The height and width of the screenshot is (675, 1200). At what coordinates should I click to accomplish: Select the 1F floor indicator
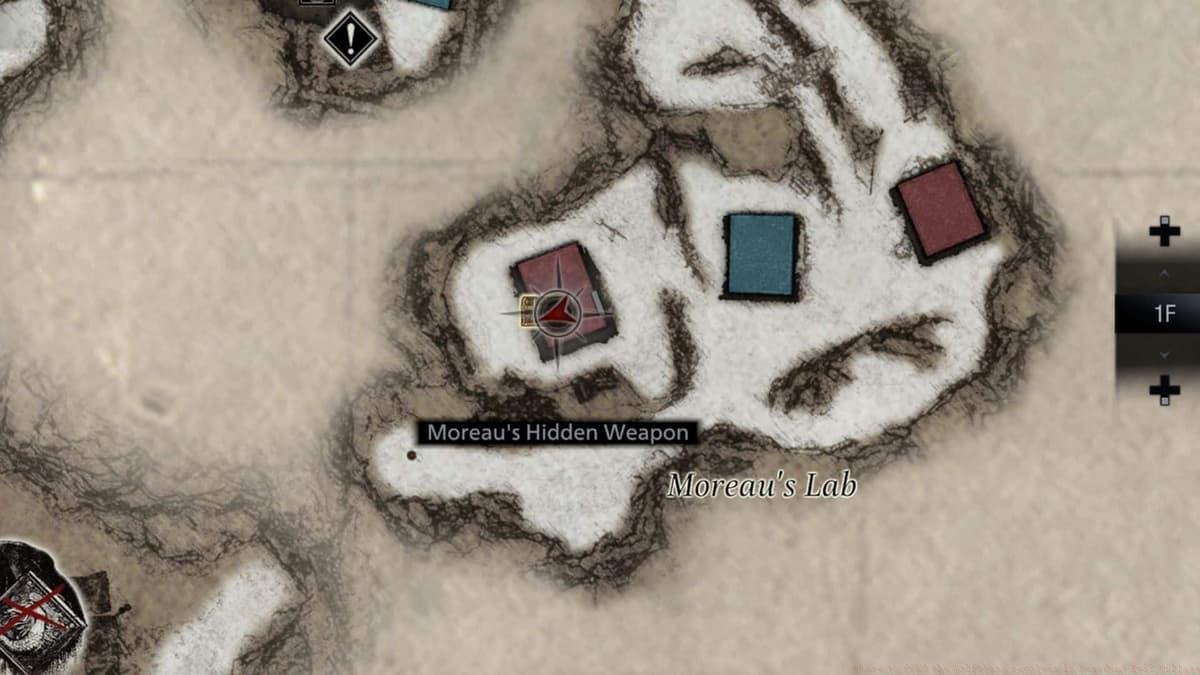click(1164, 314)
